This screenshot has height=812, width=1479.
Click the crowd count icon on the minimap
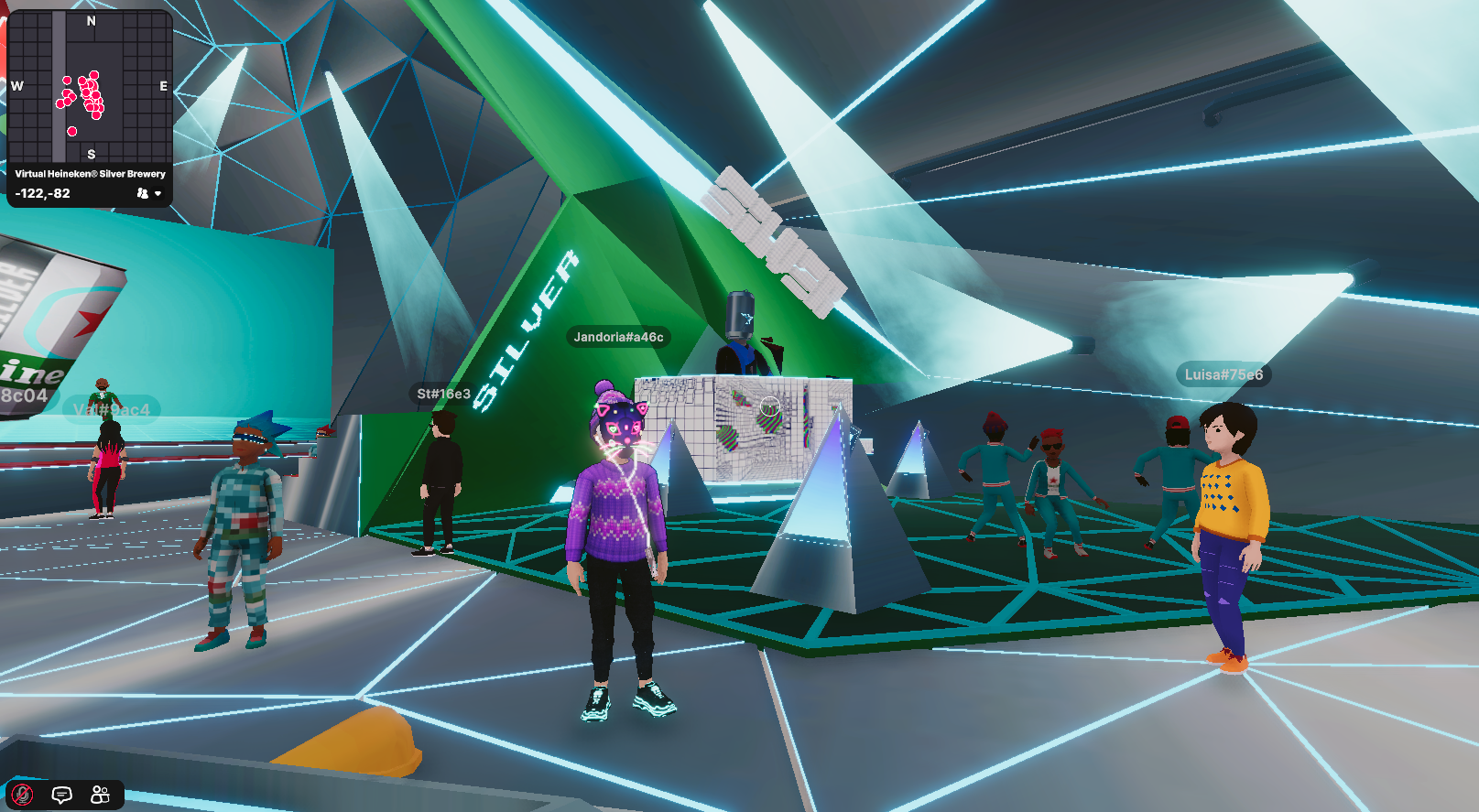pyautogui.click(x=143, y=193)
